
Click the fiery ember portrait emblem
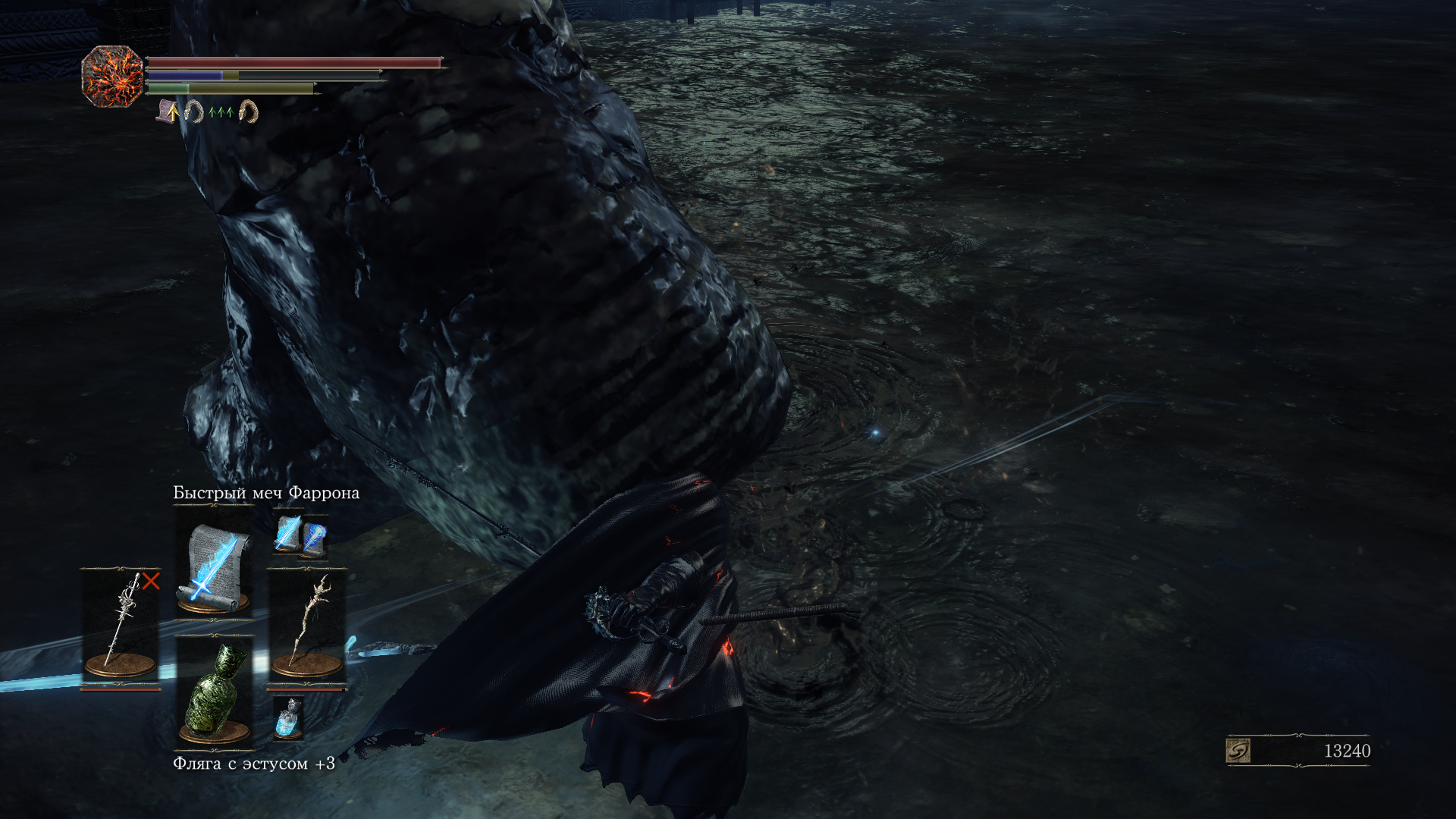pyautogui.click(x=112, y=76)
